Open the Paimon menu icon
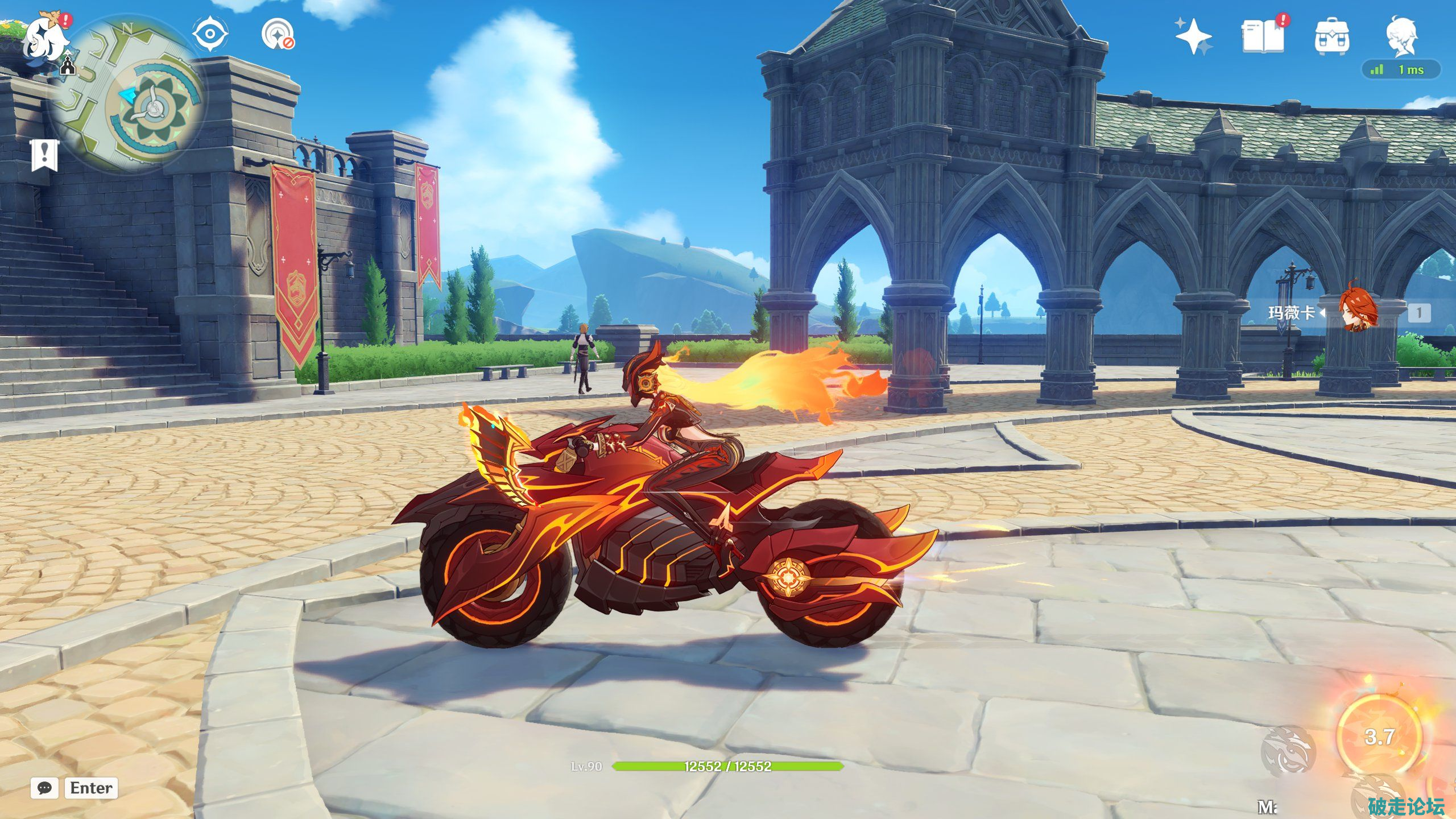1456x819 pixels. pyautogui.click(x=44, y=40)
